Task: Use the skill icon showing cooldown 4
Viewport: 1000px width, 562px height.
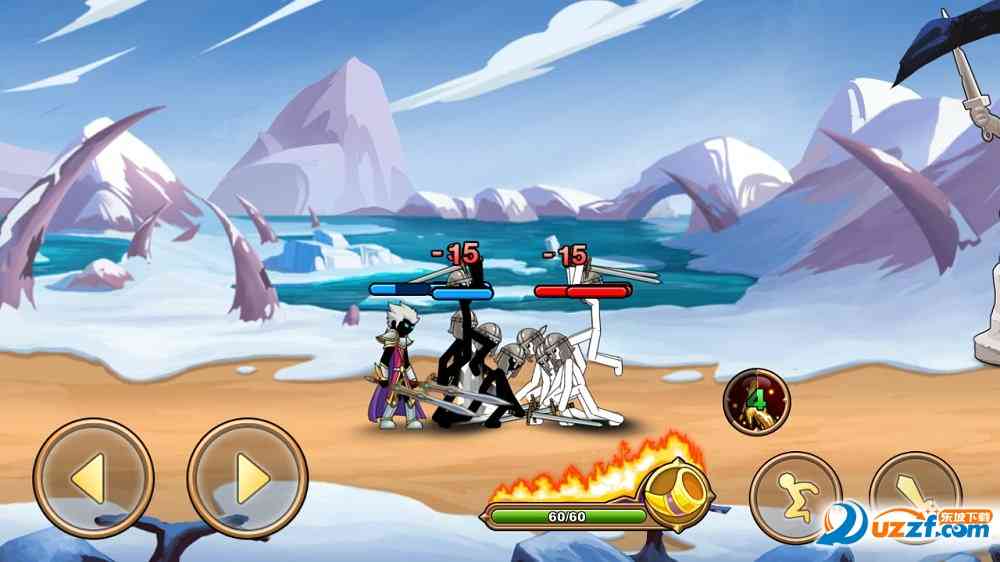Action: click(756, 401)
